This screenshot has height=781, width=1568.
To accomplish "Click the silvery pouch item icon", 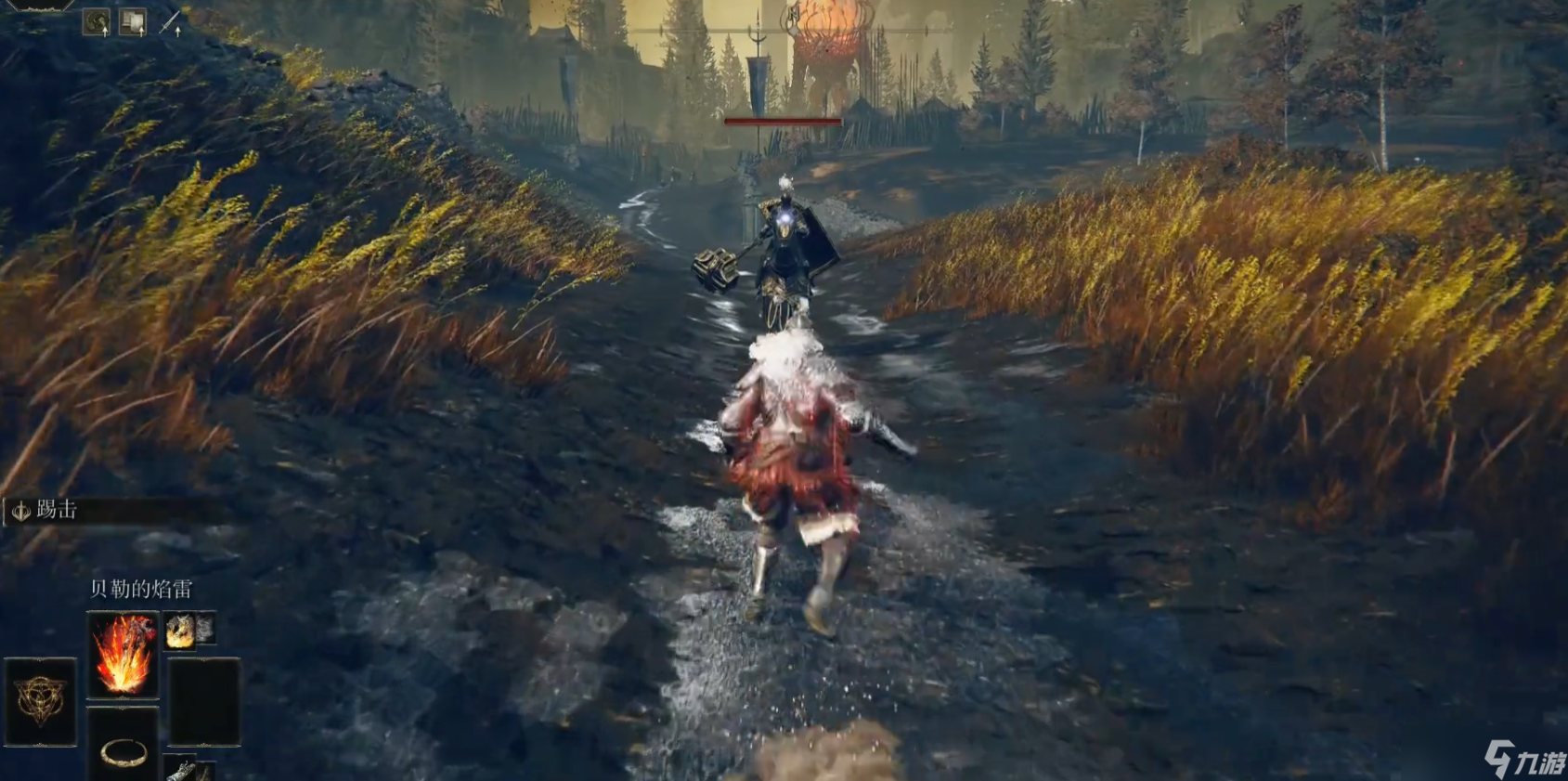I will point(205,628).
